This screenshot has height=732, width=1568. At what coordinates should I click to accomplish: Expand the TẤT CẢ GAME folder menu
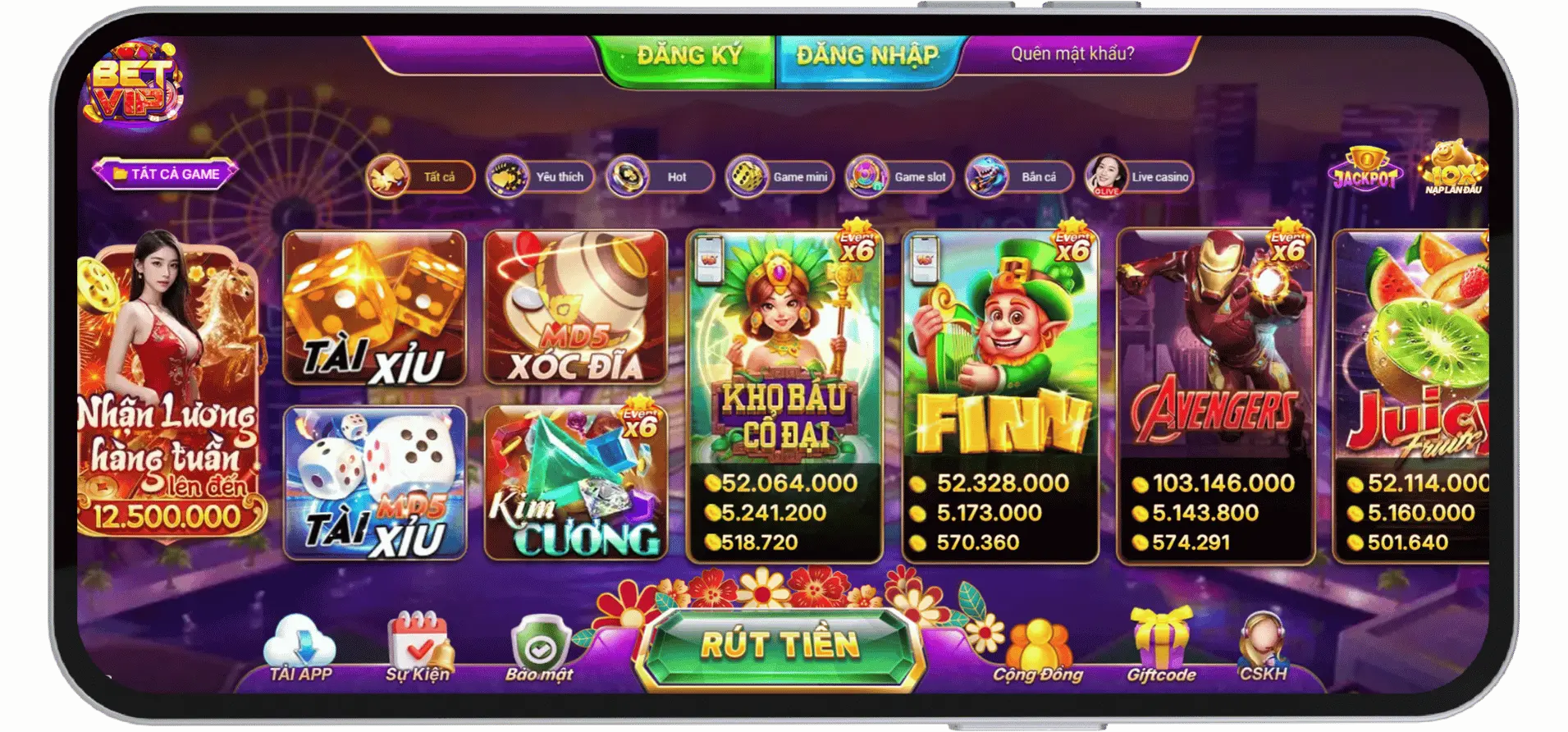(x=164, y=173)
